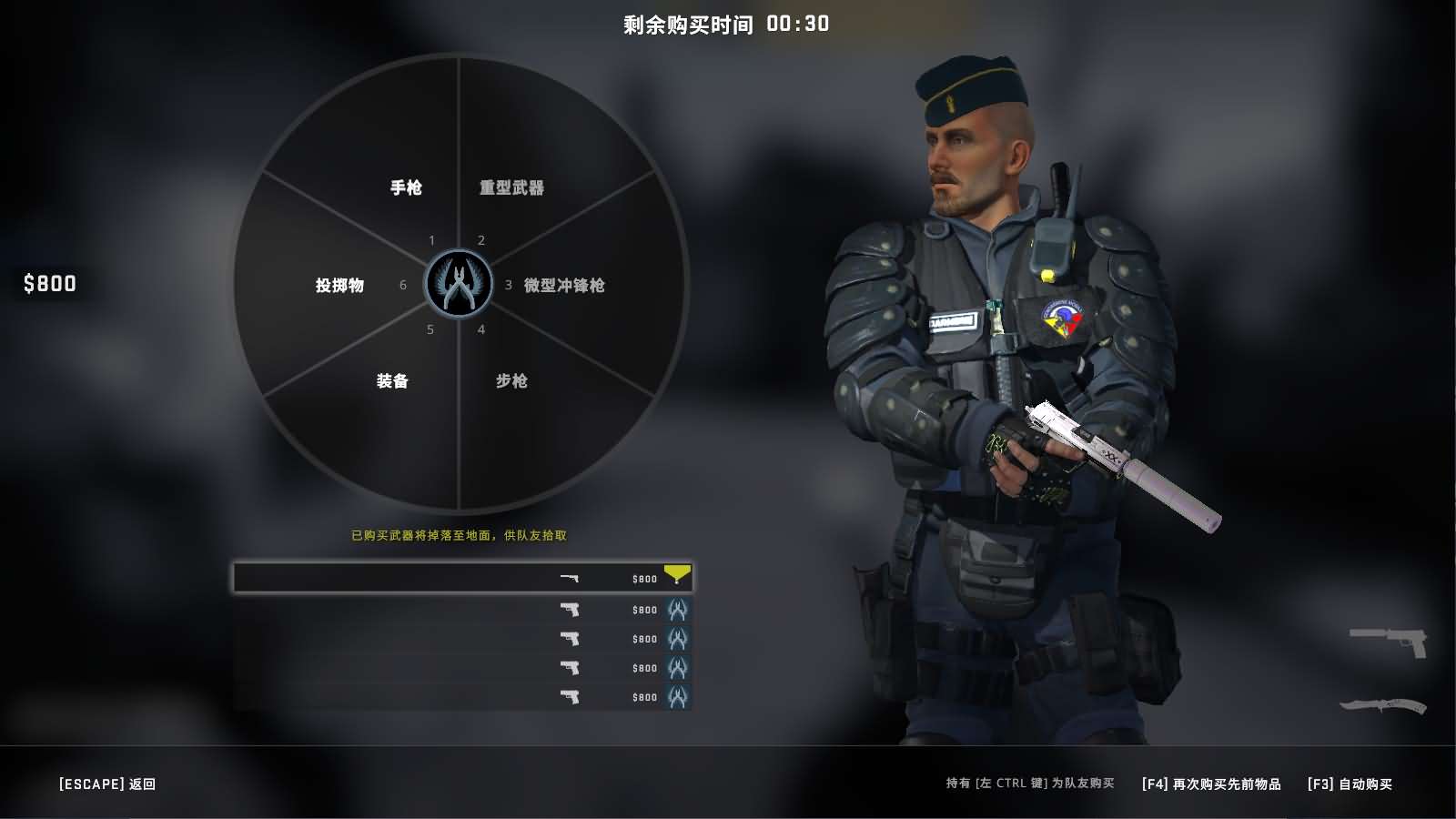Click the 返回 back button
This screenshot has height=819, width=1456.
(x=107, y=784)
